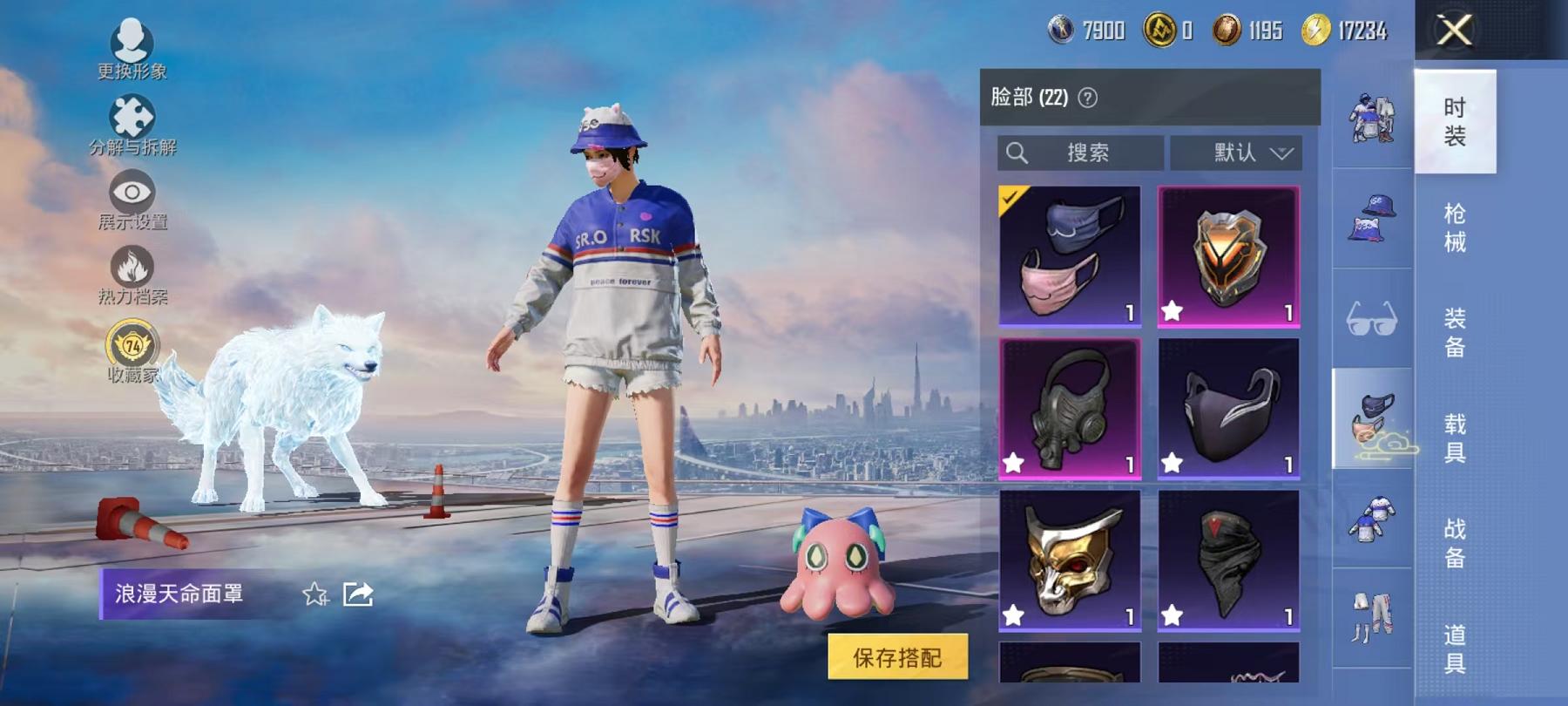Open the 默认 sorting dropdown
This screenshot has height=706, width=1568.
(x=1236, y=153)
